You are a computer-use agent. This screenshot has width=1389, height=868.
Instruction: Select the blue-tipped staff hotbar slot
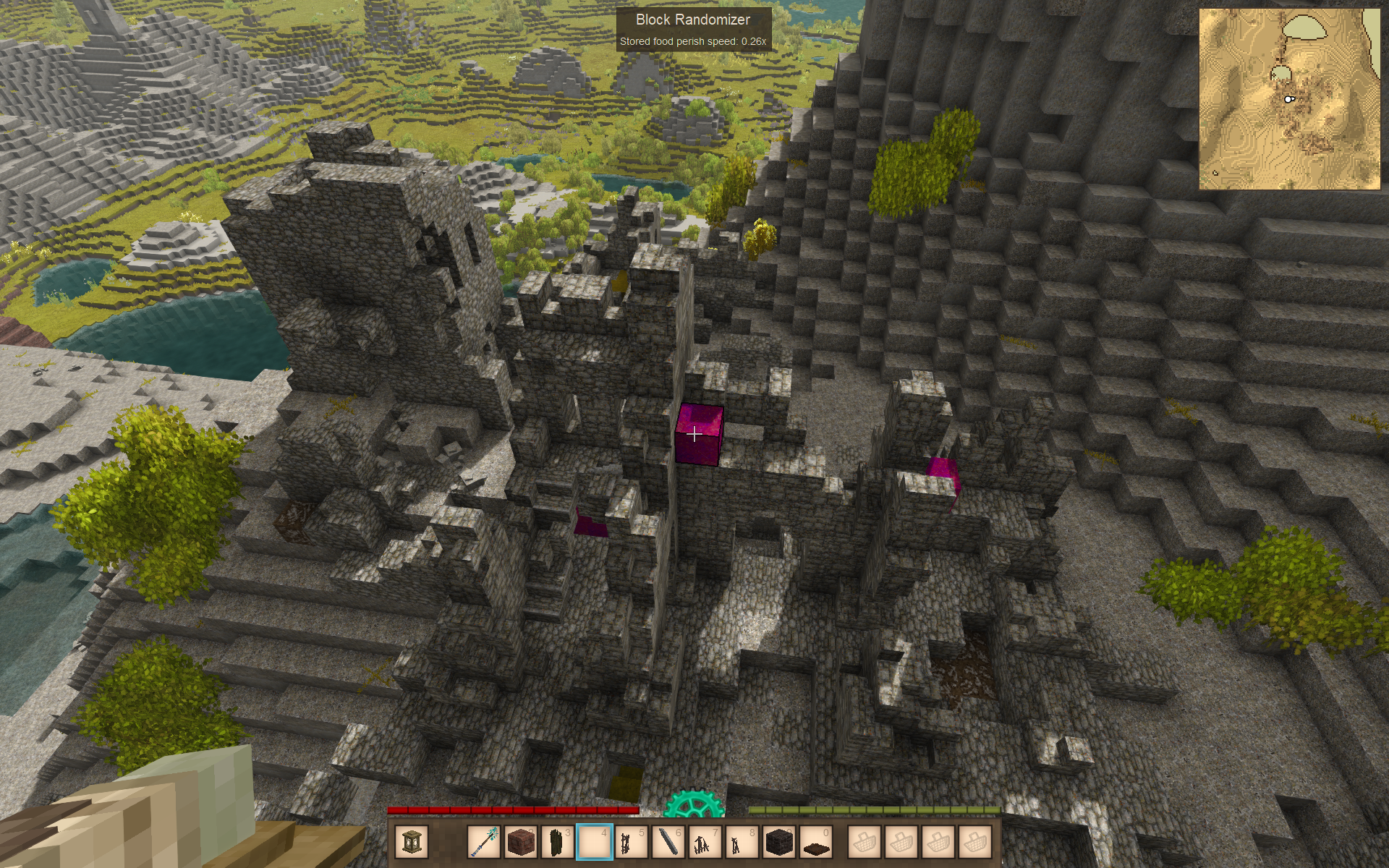tap(484, 842)
